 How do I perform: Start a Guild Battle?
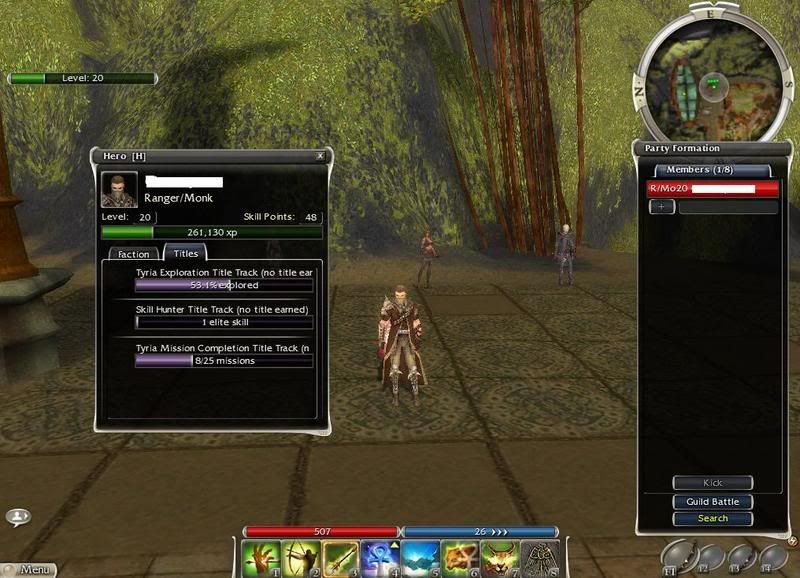pos(712,501)
